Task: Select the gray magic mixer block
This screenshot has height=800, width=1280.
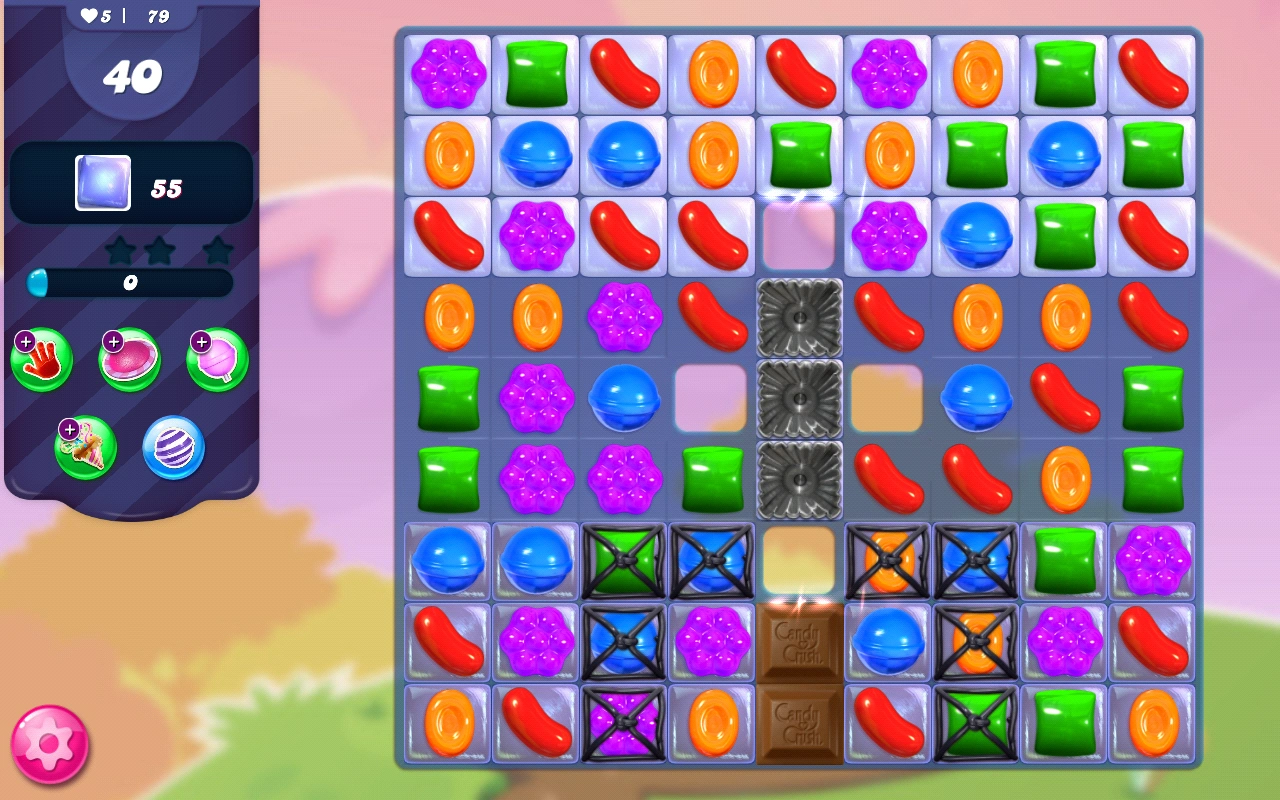Action: pyautogui.click(x=799, y=400)
